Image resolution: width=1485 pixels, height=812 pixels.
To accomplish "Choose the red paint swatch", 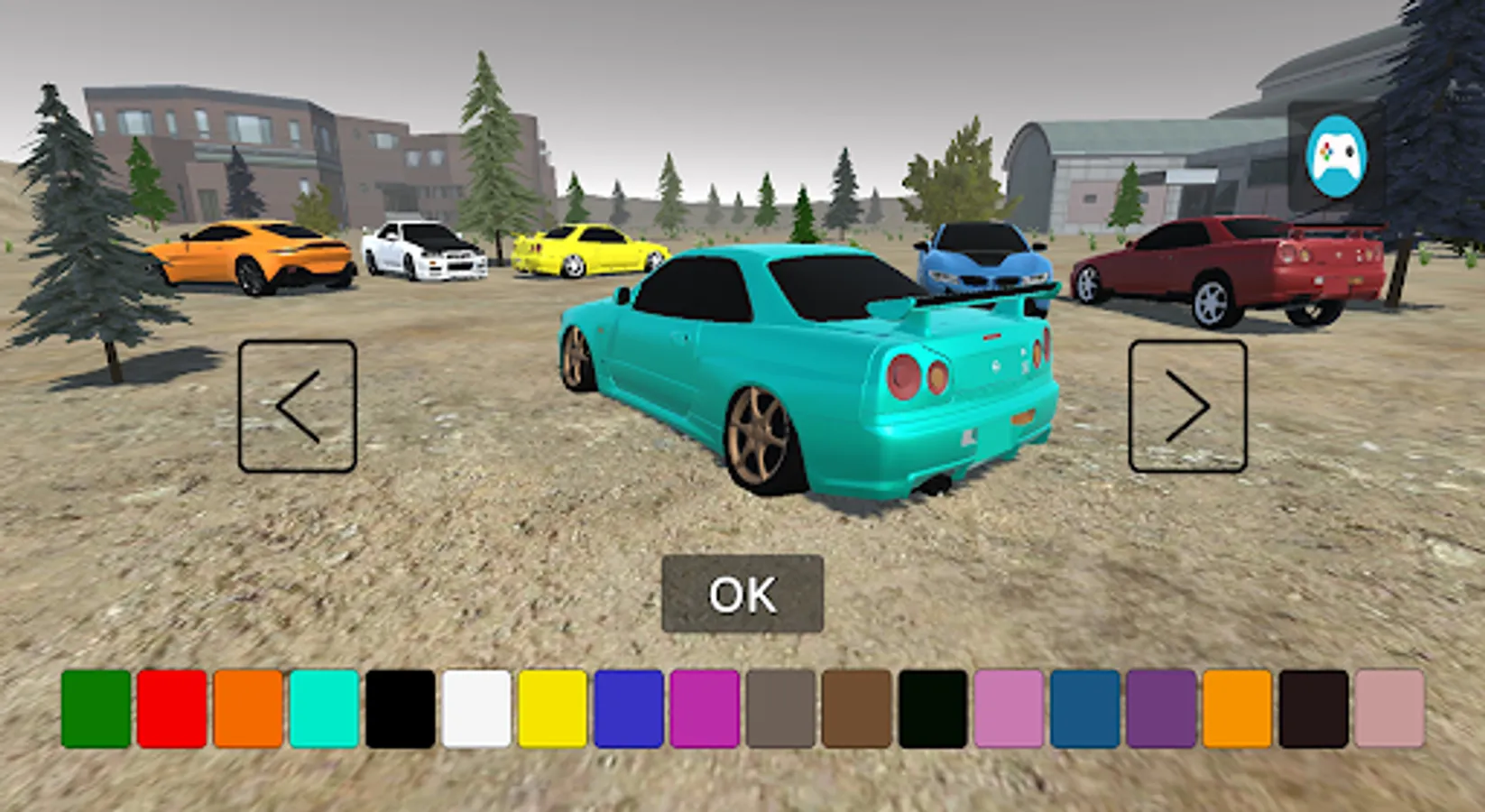I will click(172, 708).
